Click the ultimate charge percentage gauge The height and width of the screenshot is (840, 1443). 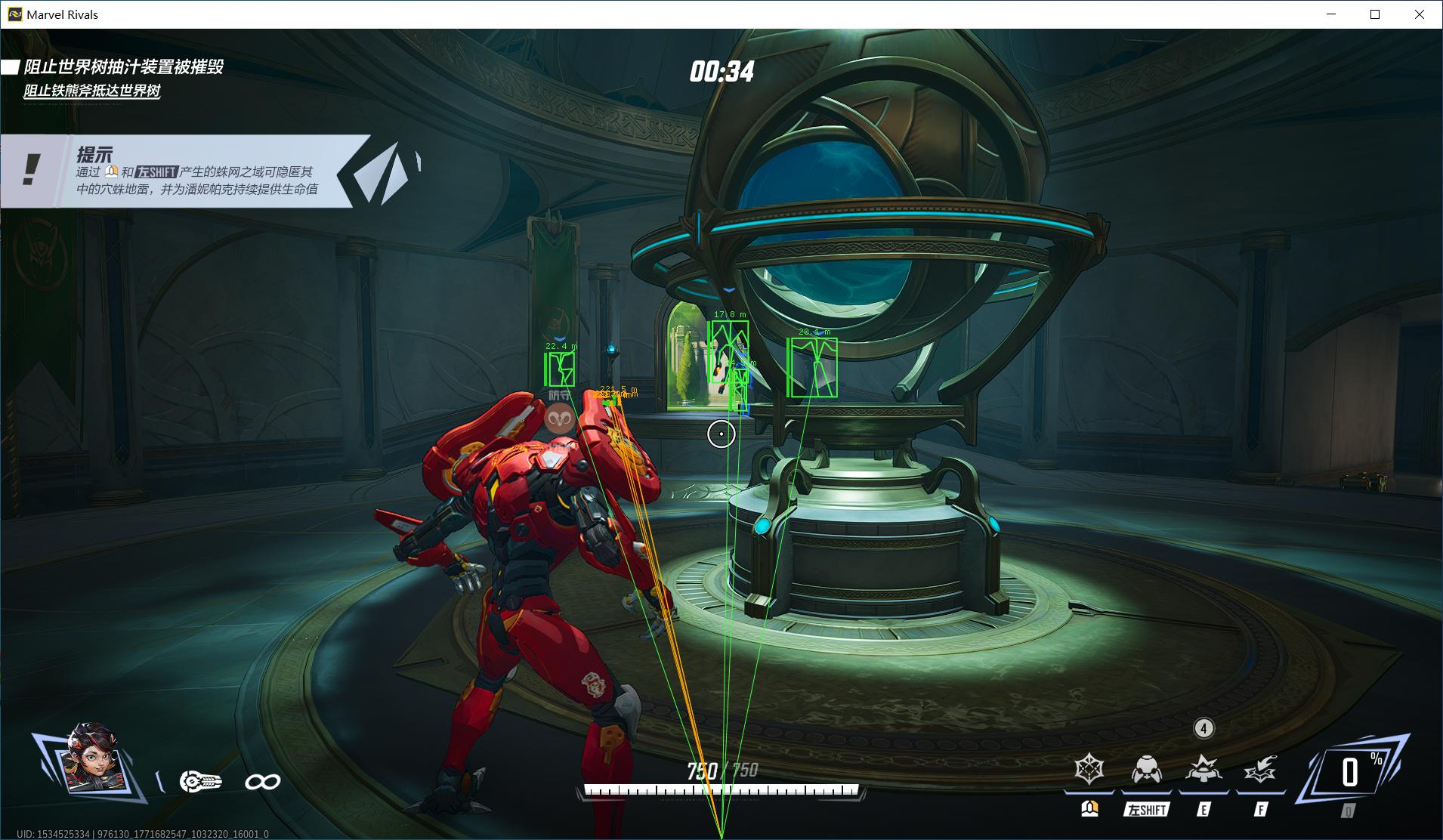(1351, 773)
